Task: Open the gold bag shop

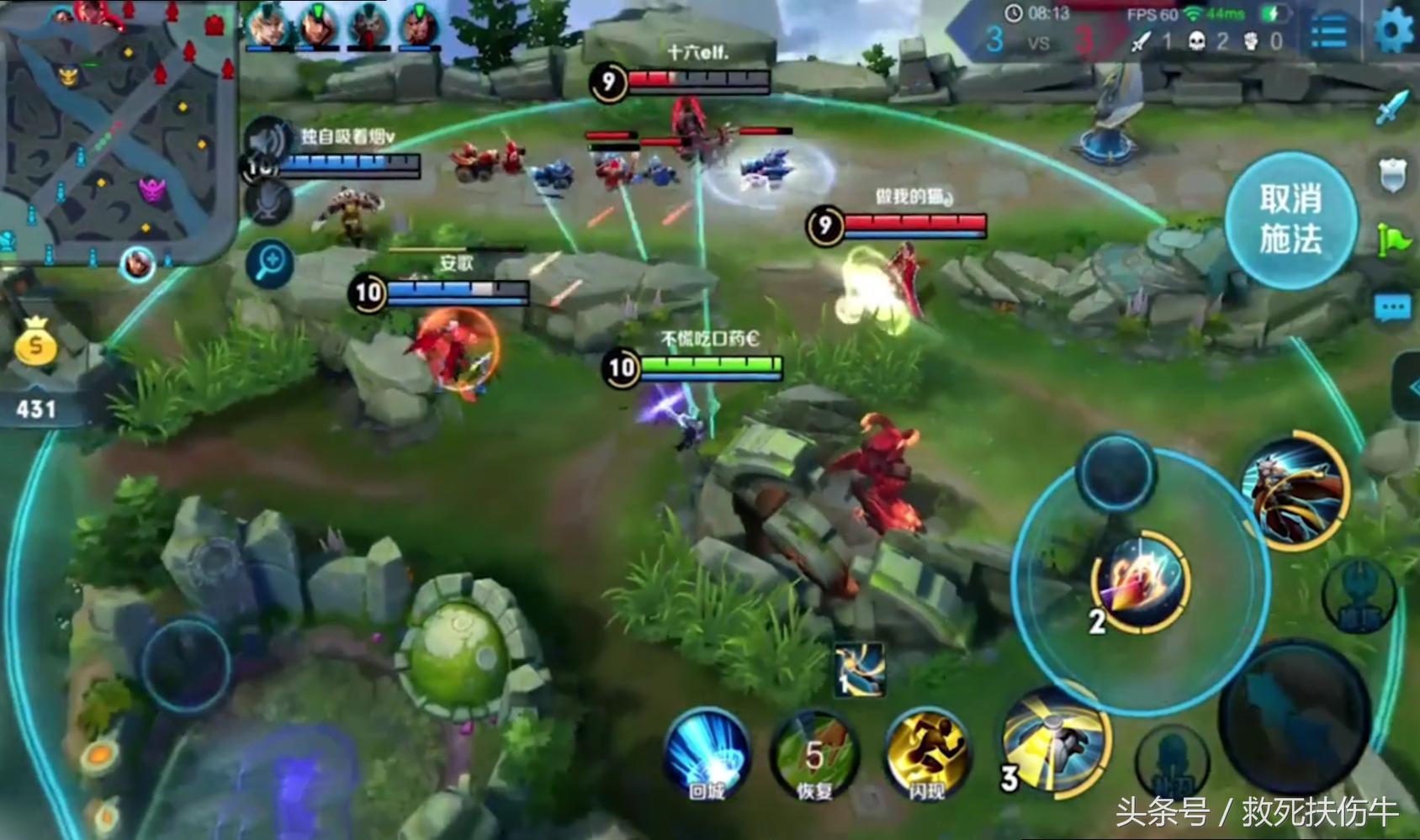Action: 35,342
